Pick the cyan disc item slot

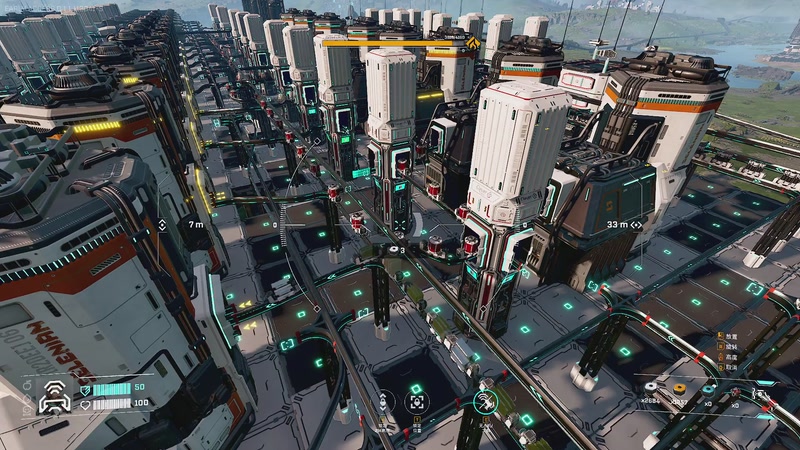pos(708,388)
